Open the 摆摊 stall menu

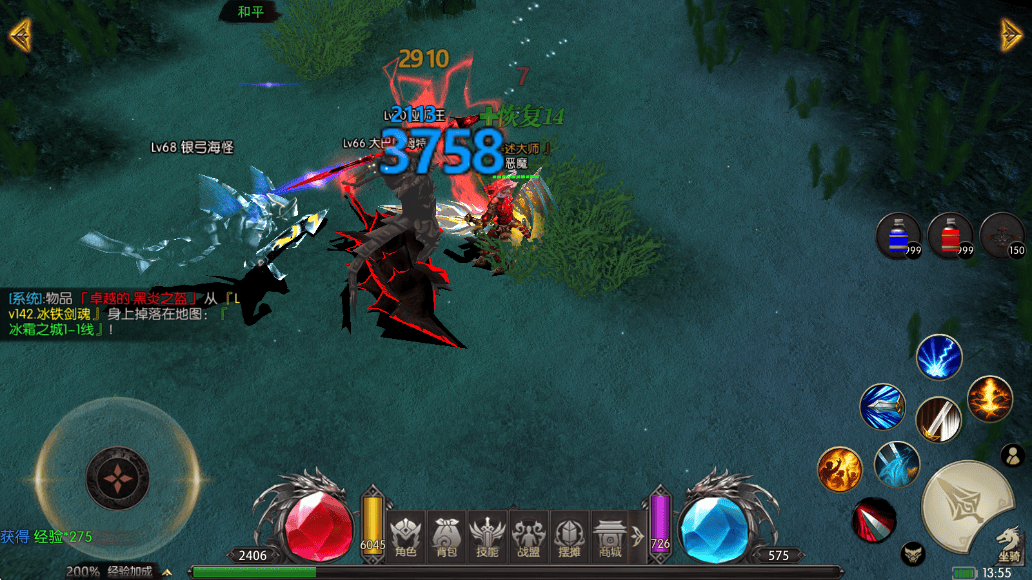[x=569, y=538]
